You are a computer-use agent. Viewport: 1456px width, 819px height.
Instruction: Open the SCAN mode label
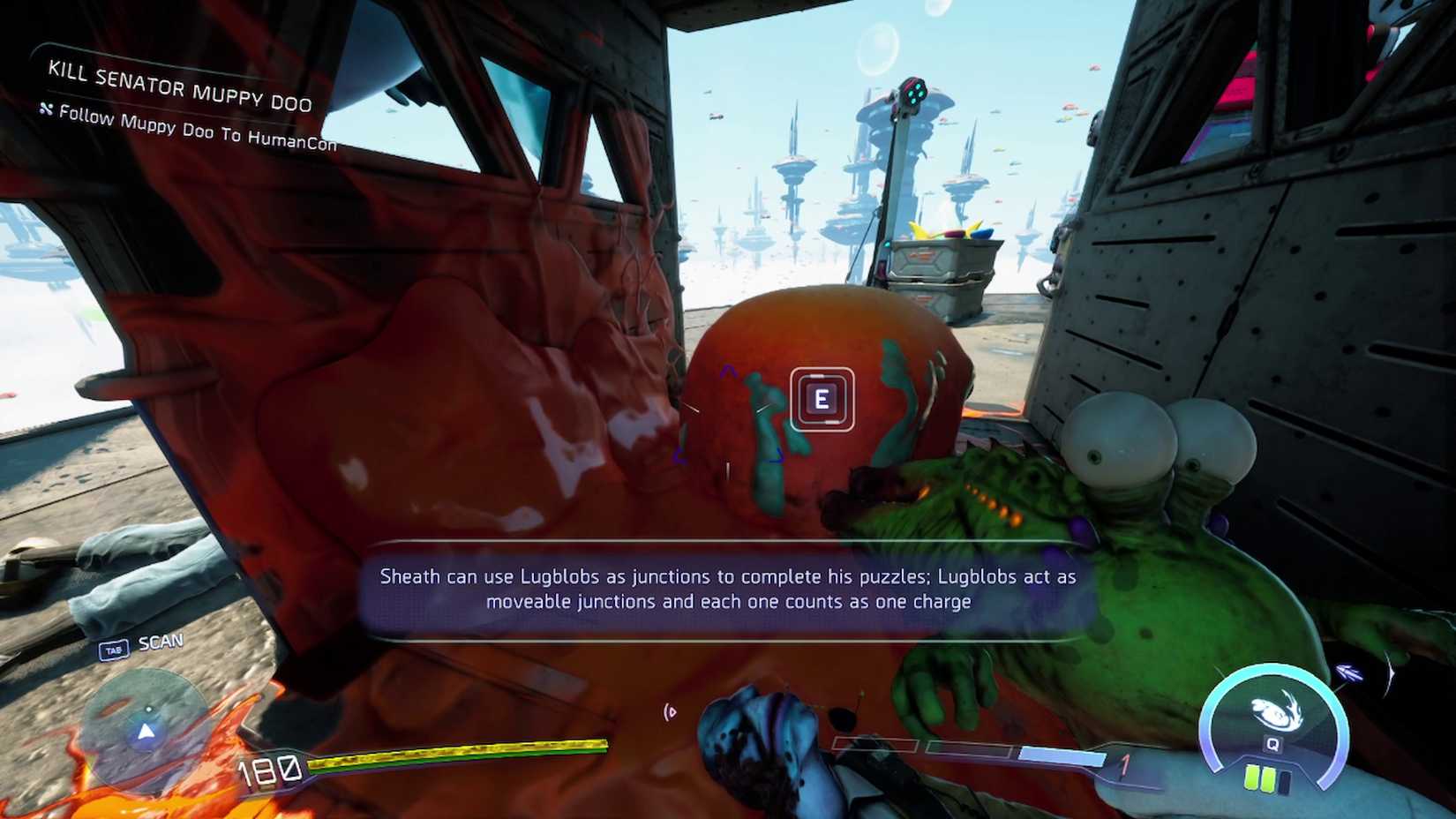161,642
